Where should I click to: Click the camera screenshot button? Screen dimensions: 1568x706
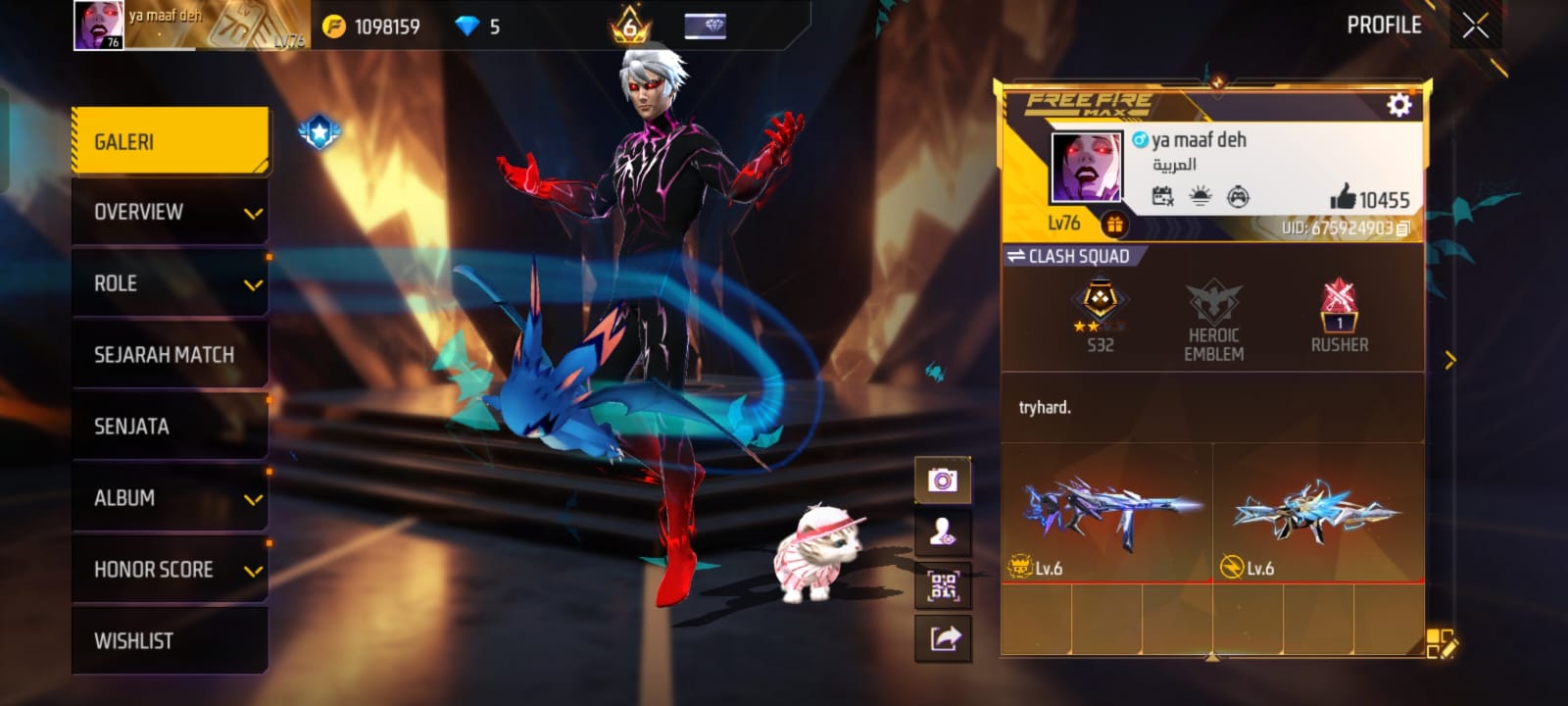tap(943, 480)
